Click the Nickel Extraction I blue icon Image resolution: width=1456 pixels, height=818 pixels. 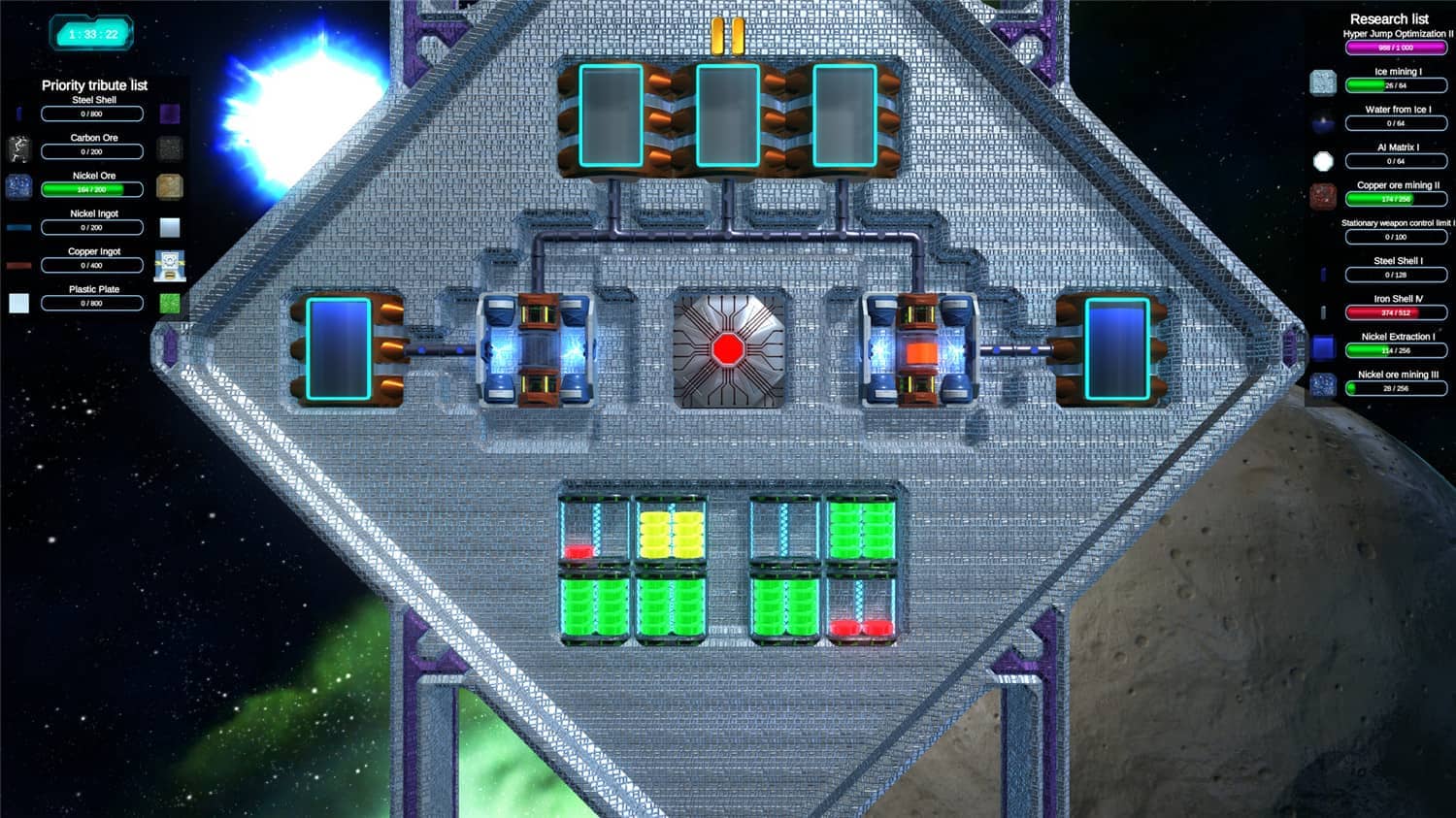pos(1323,346)
